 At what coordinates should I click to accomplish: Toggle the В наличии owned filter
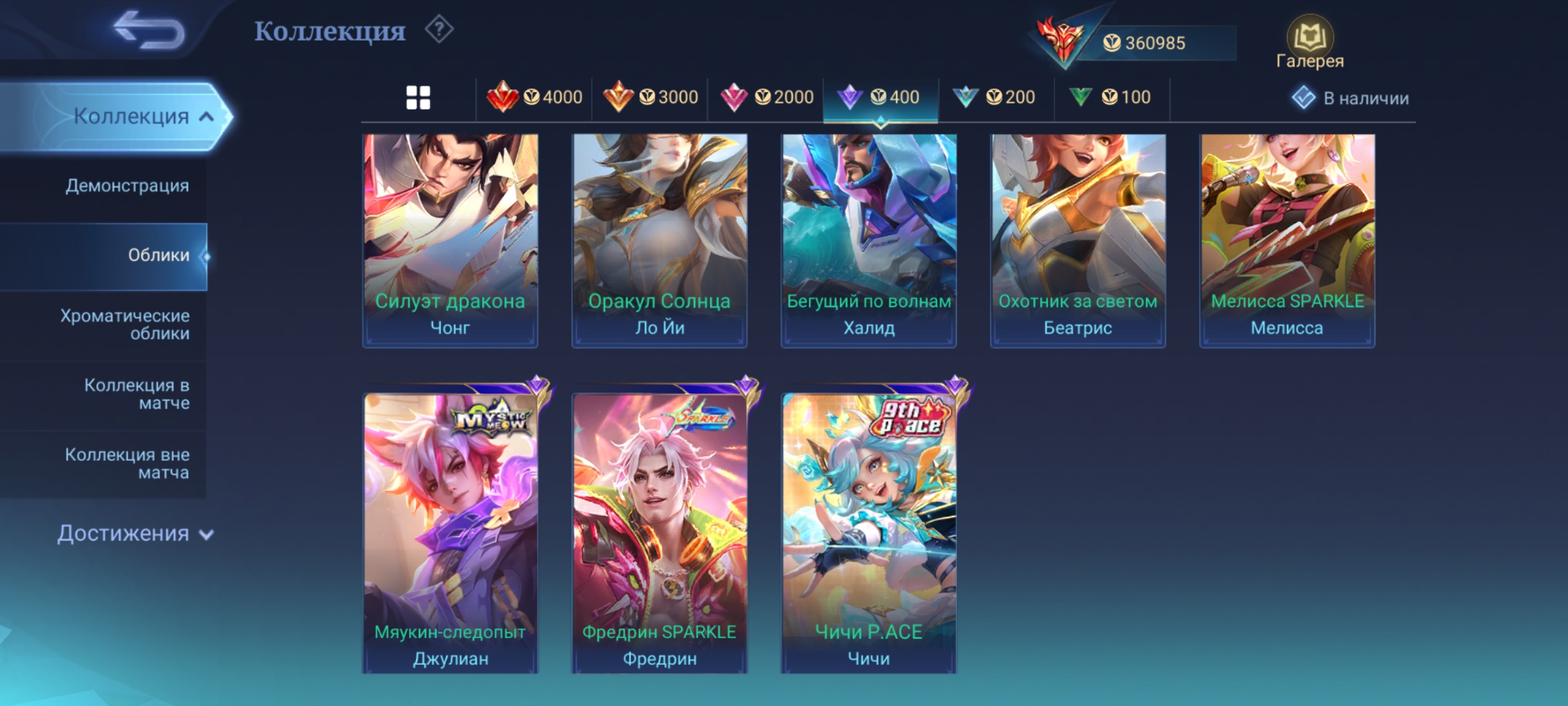click(x=1350, y=98)
